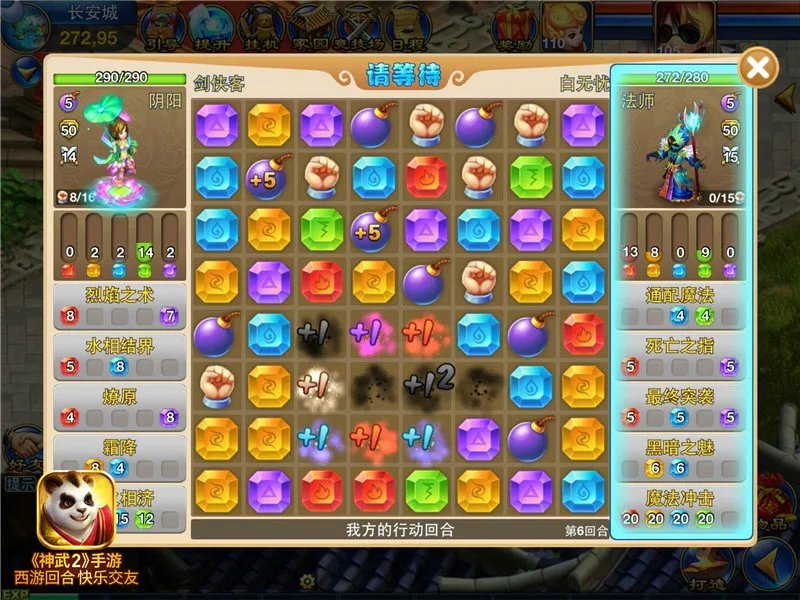800x600 pixels.
Task: Activate the 水相结界 skill
Action: tap(120, 354)
